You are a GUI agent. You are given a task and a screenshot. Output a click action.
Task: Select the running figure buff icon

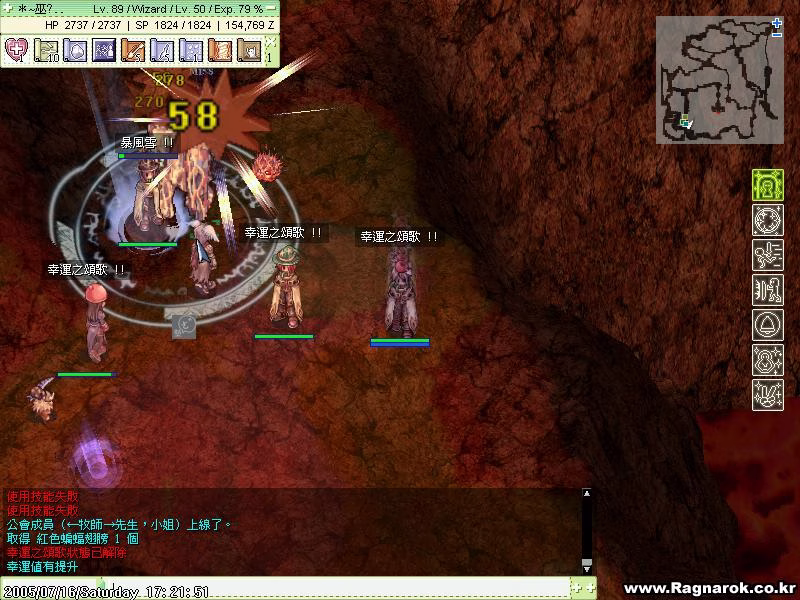coord(768,255)
